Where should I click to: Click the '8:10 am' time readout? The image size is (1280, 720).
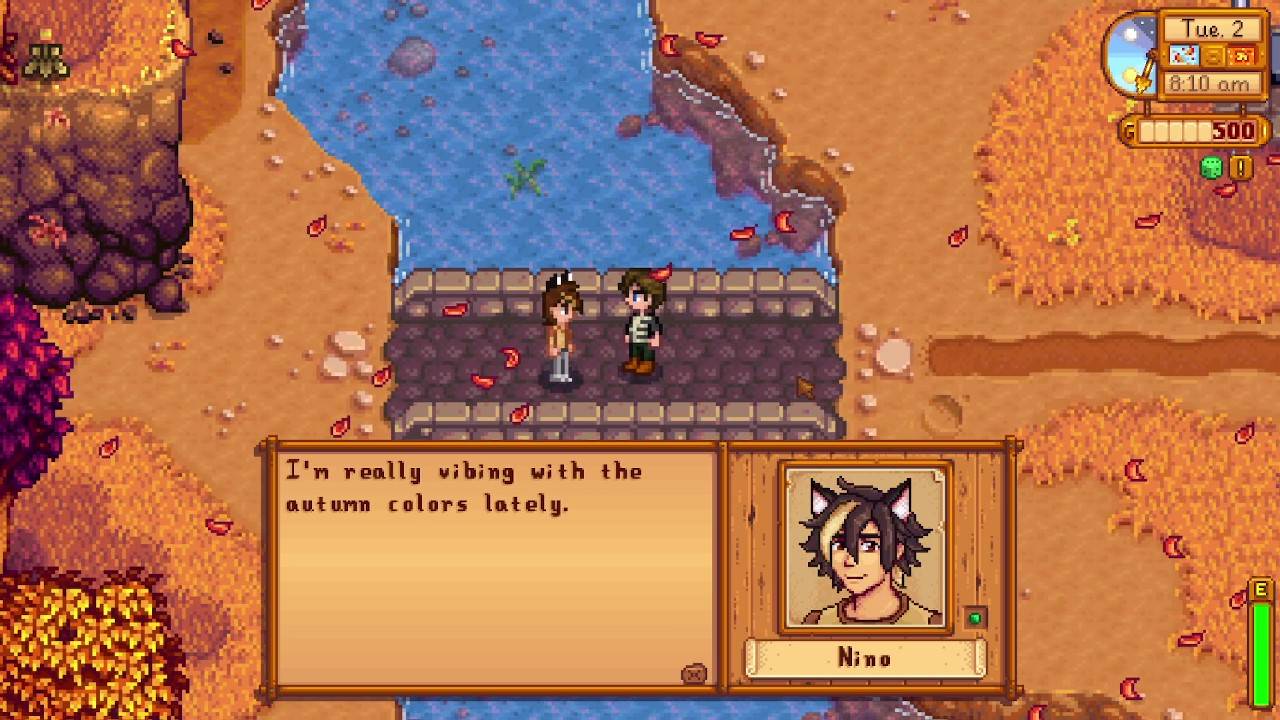click(x=1209, y=83)
